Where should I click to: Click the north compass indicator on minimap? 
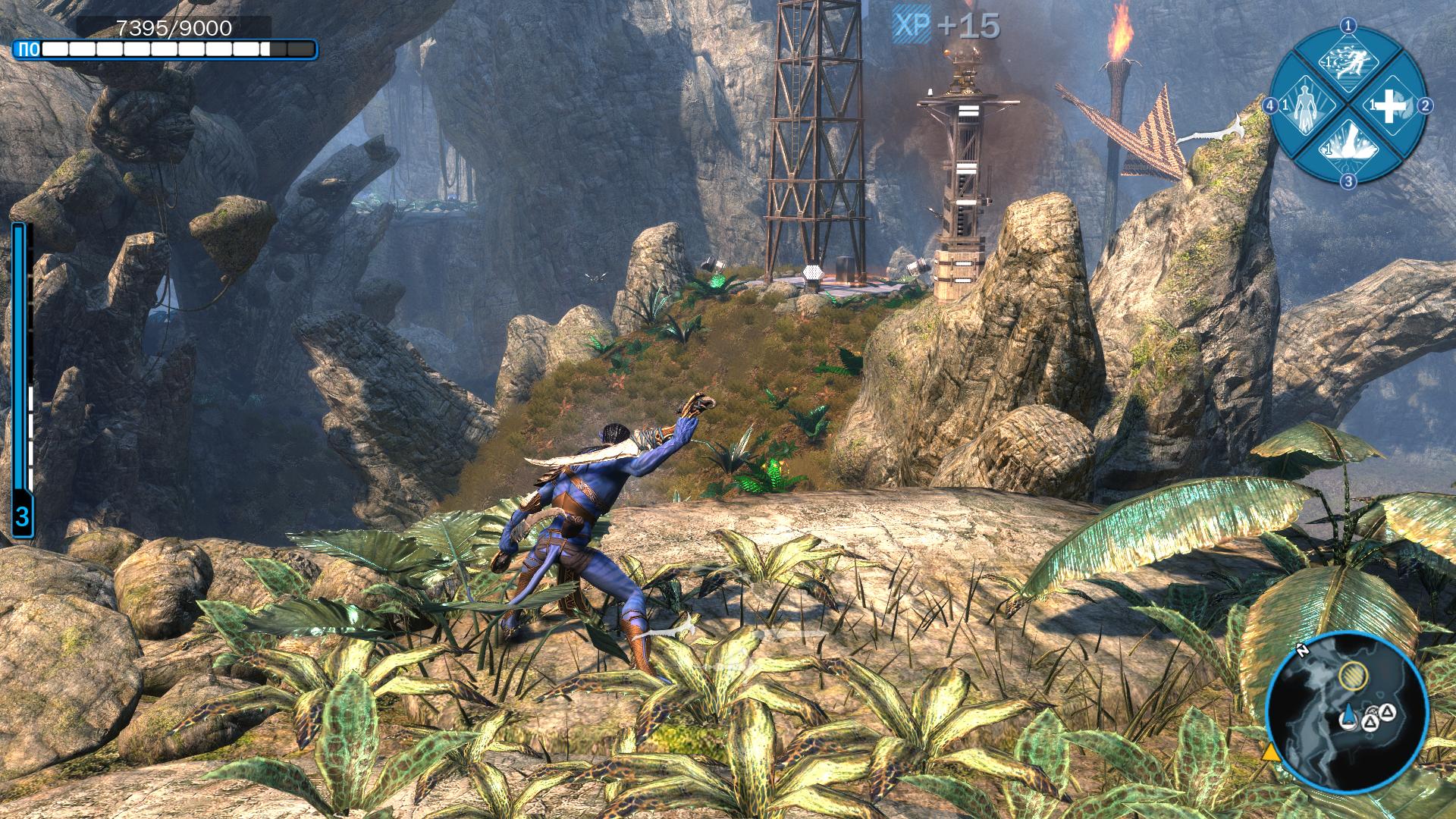[1301, 651]
